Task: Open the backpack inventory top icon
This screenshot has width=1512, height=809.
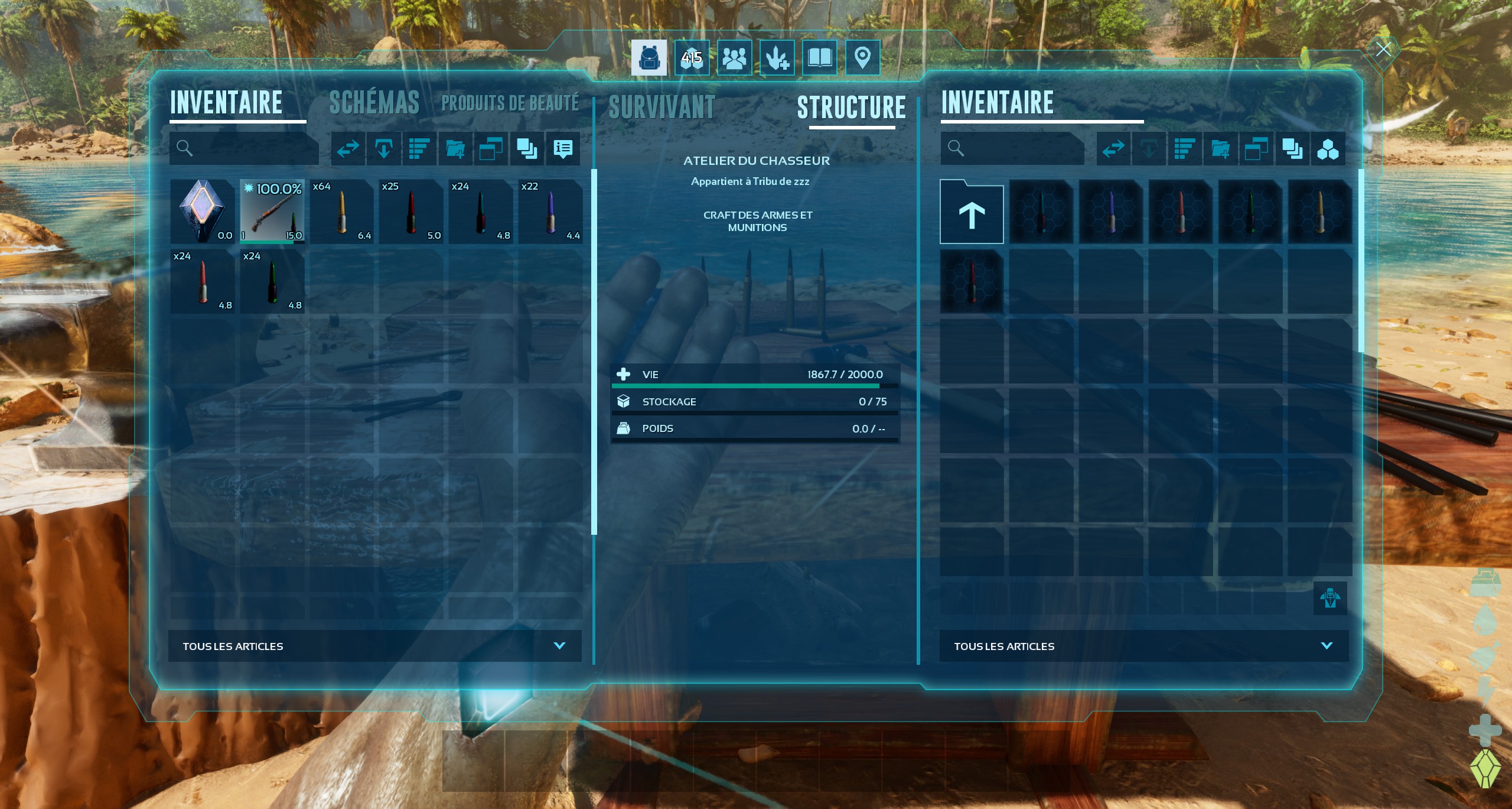Action: click(x=649, y=58)
